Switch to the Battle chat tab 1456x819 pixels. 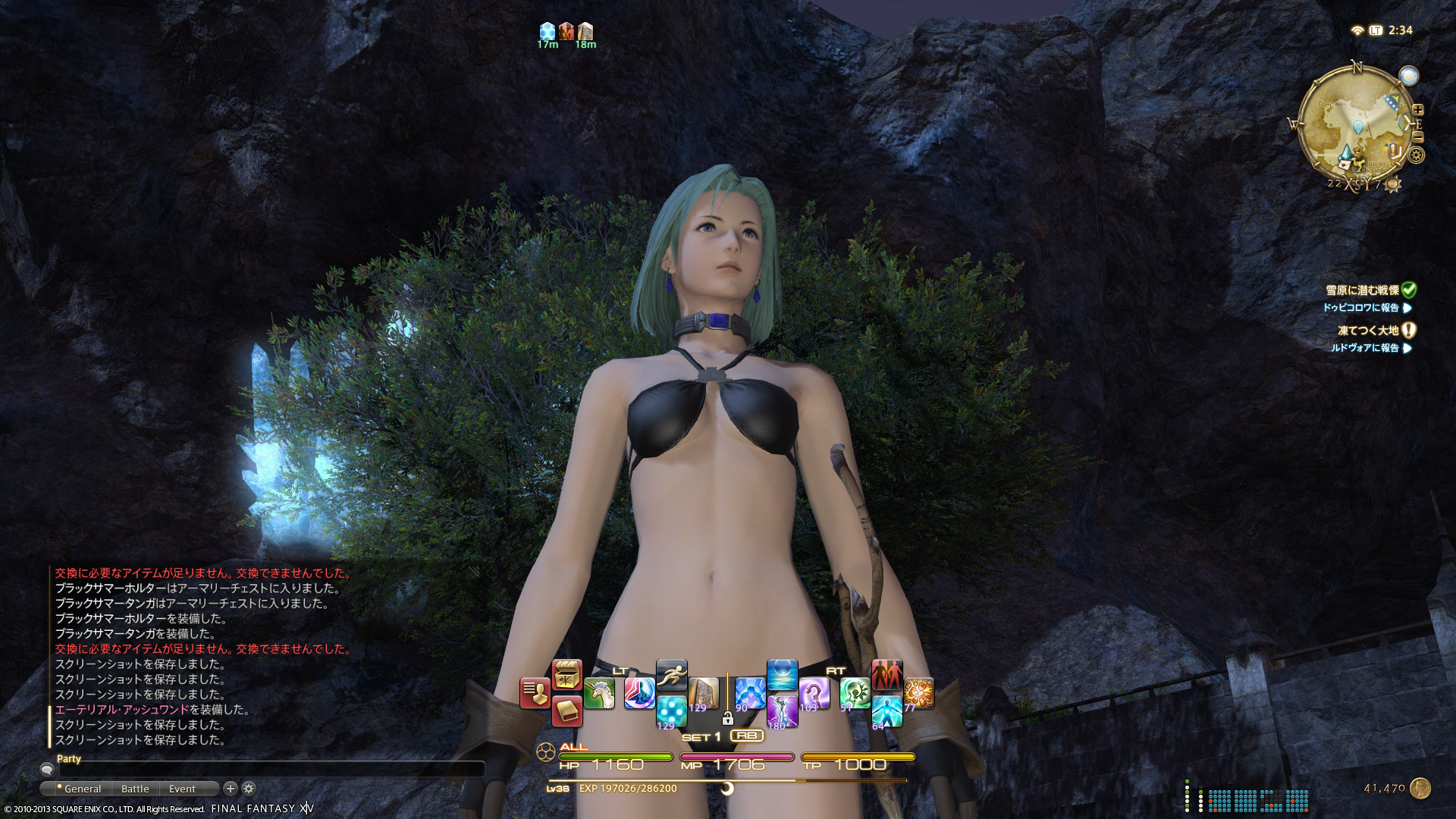[x=135, y=789]
